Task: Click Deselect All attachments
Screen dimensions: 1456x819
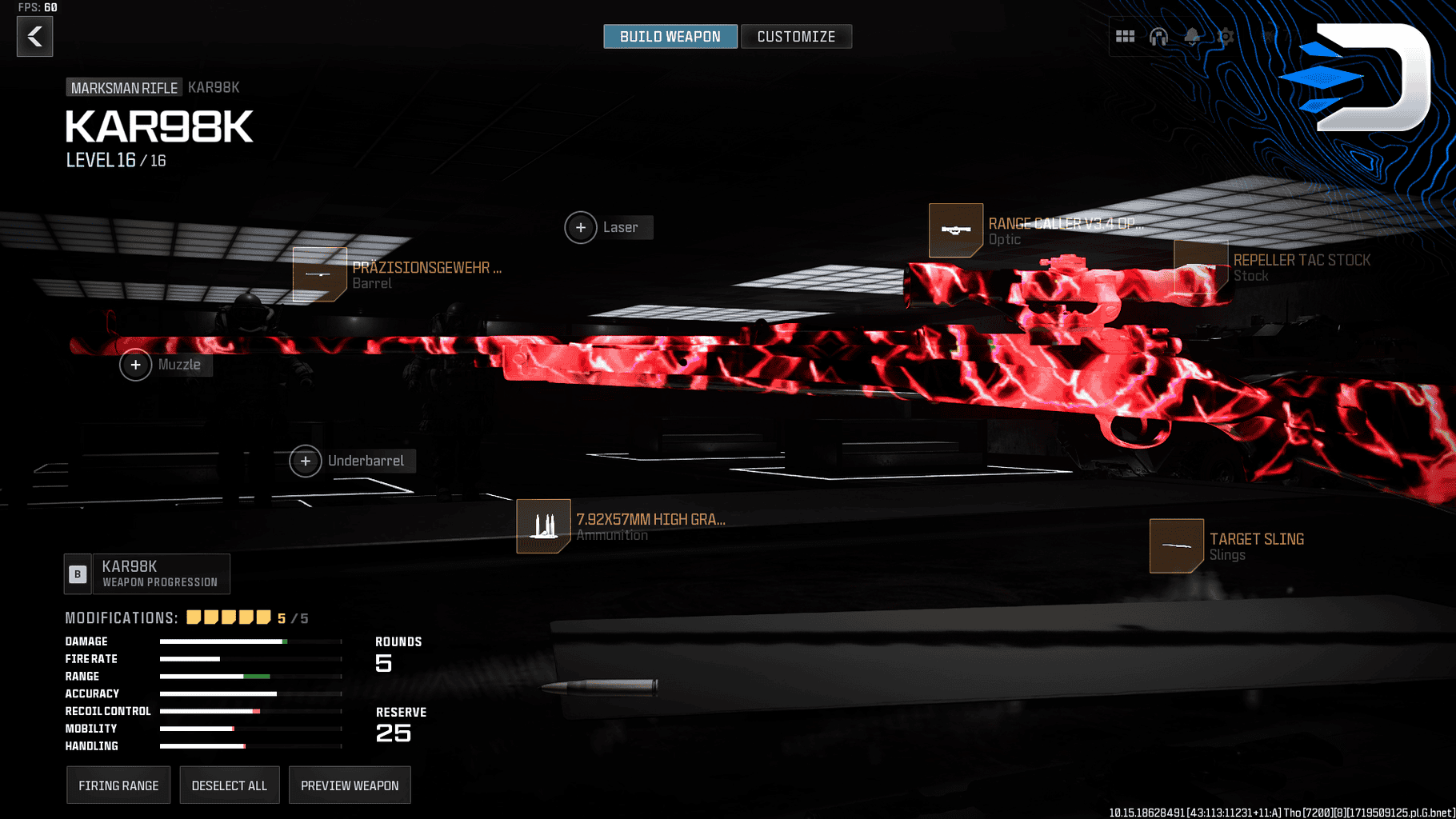Action: click(x=230, y=785)
